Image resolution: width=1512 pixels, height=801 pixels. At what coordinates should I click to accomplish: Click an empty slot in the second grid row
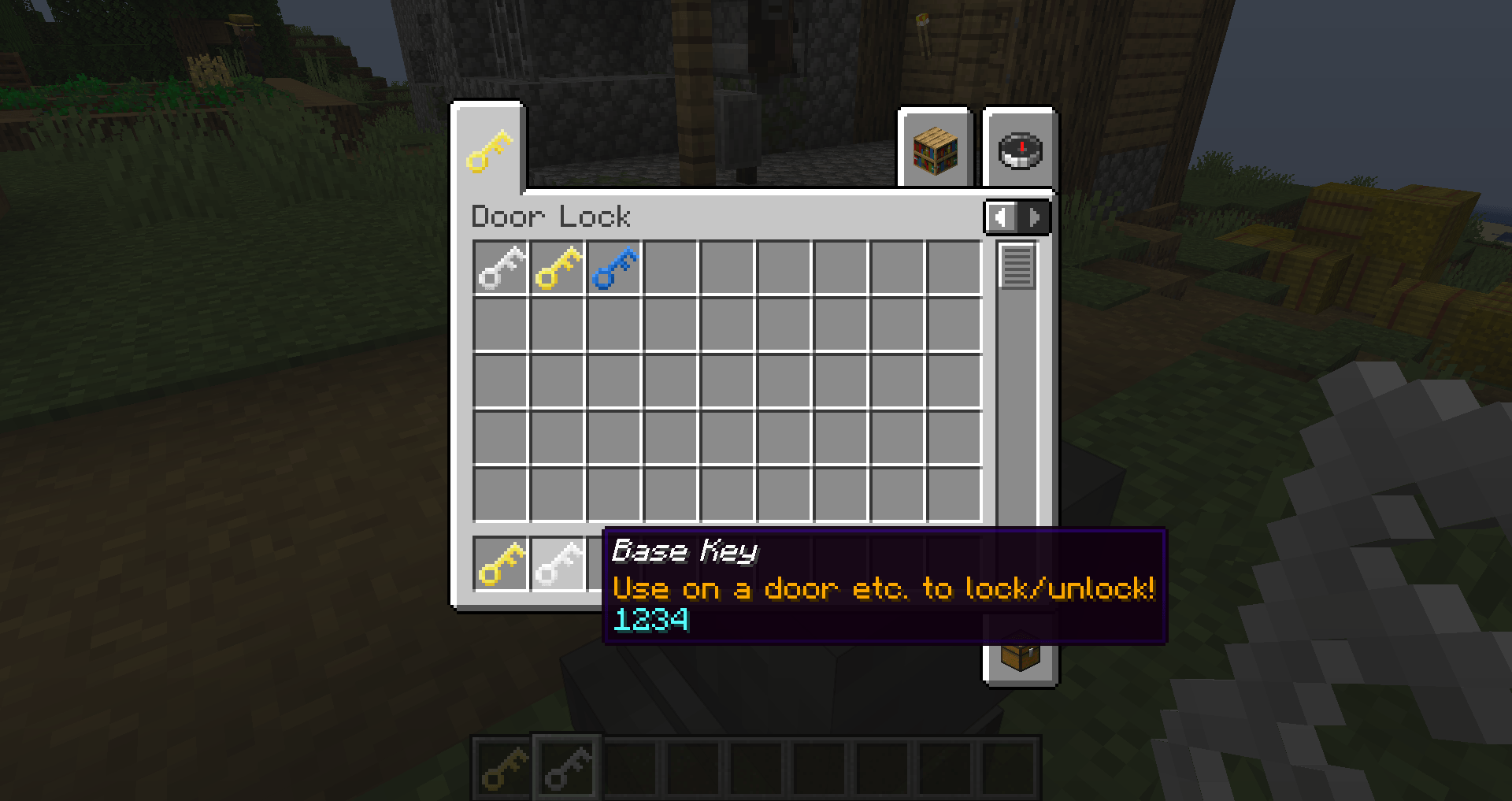pos(671,324)
